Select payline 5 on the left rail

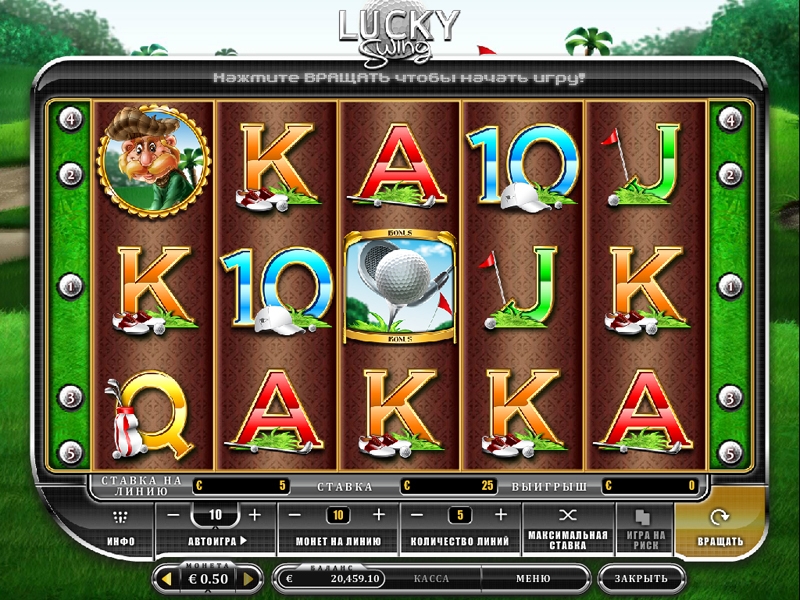(71, 453)
